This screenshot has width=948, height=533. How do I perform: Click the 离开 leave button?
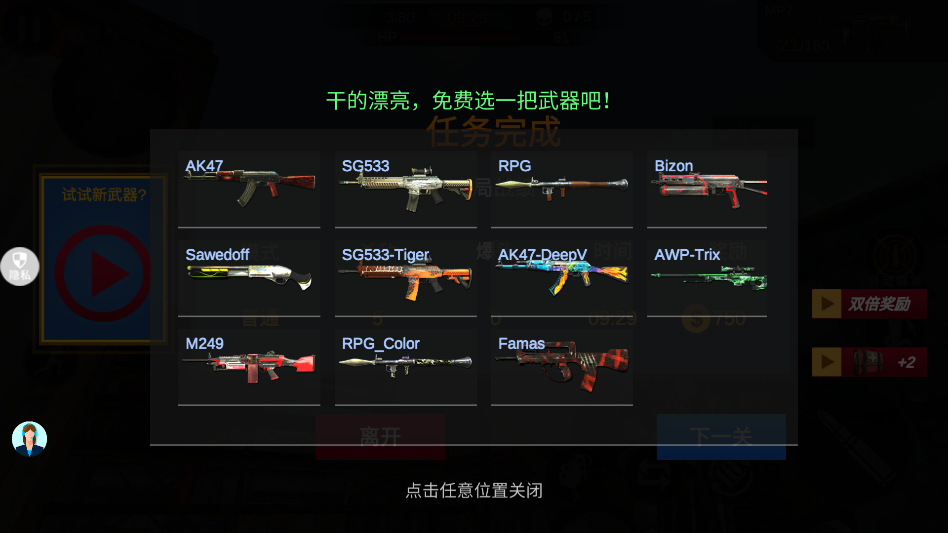[380, 437]
